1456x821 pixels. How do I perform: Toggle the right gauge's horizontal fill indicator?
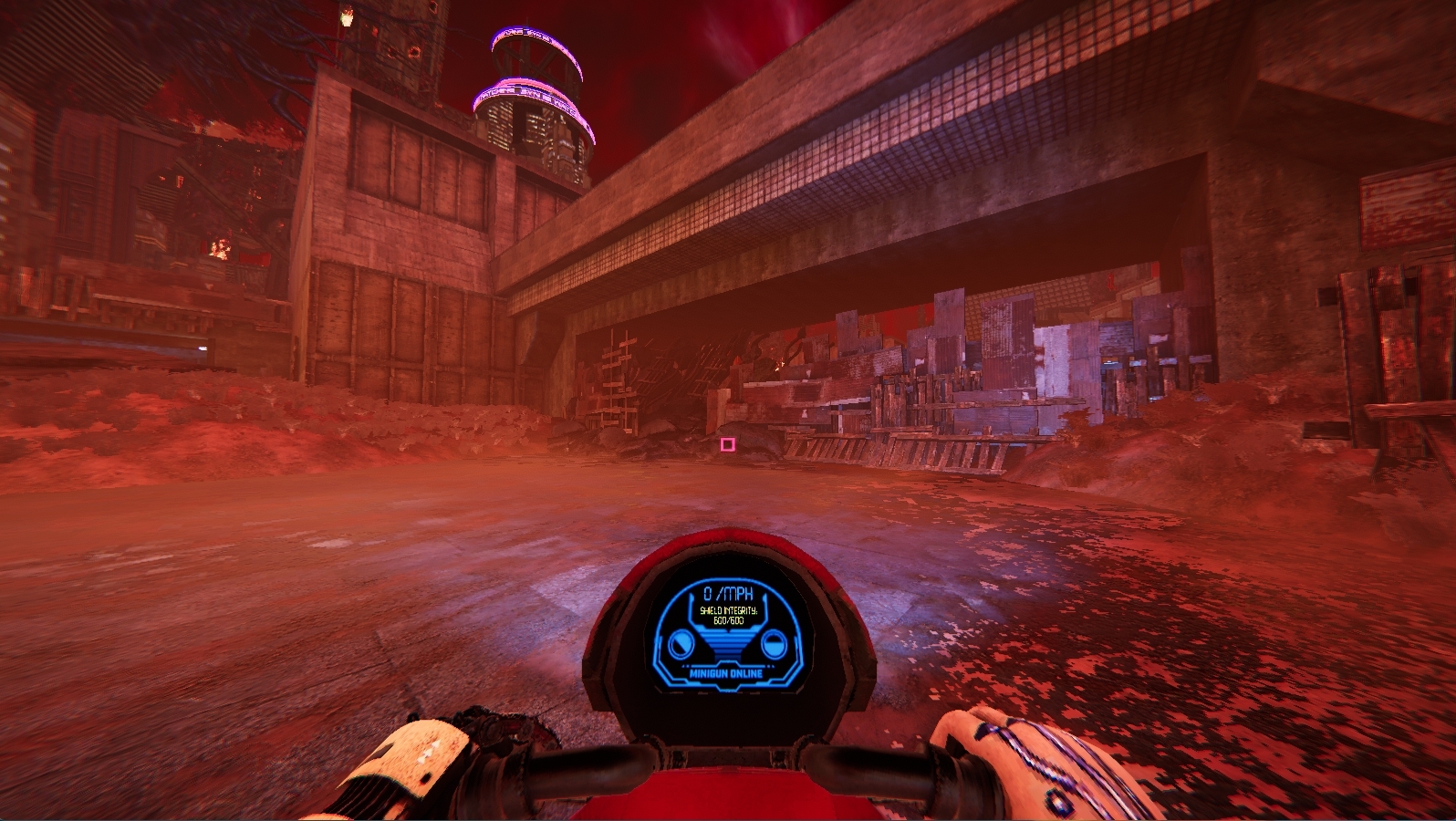(775, 642)
